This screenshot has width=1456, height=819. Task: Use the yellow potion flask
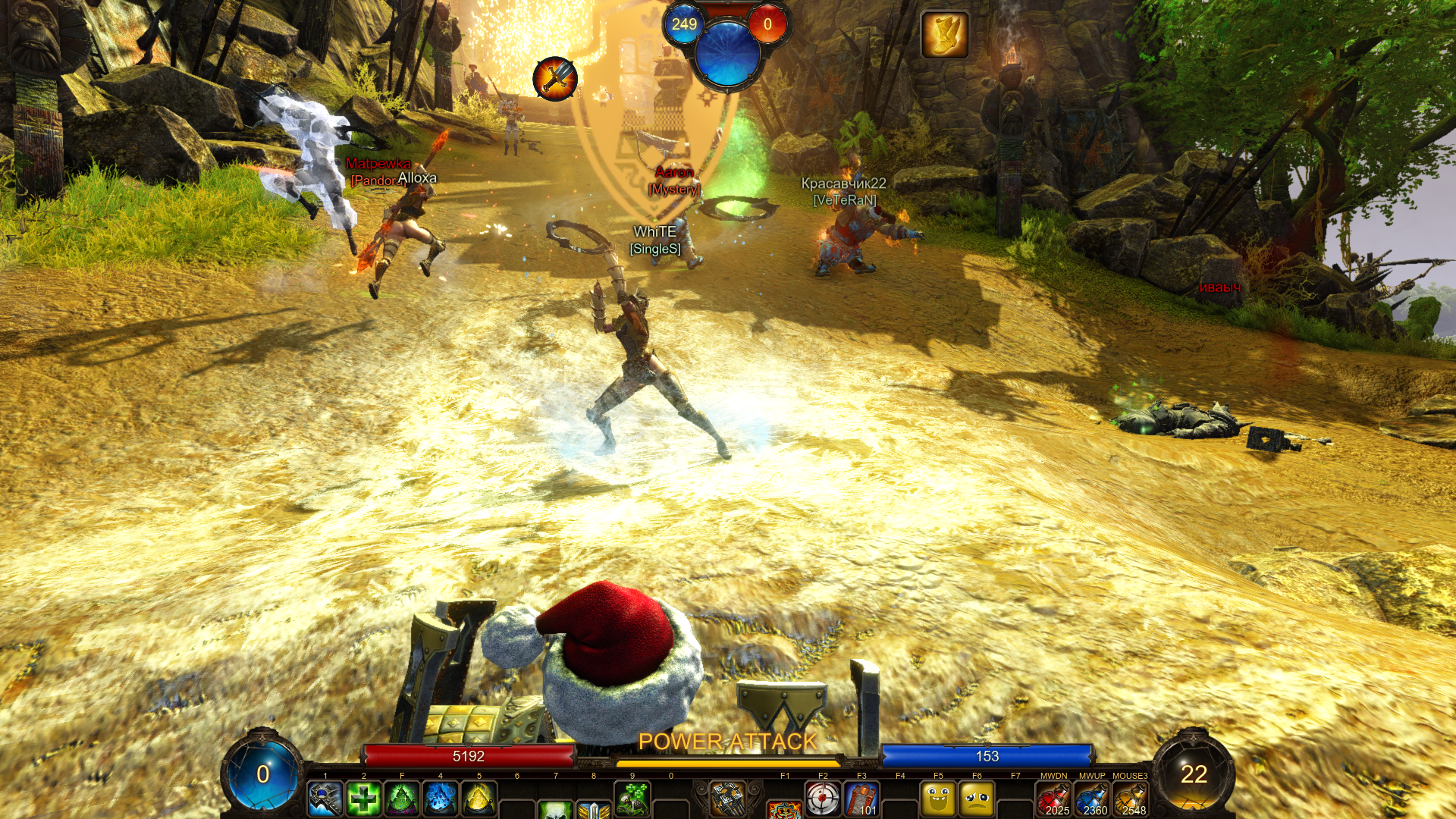(x=1131, y=799)
